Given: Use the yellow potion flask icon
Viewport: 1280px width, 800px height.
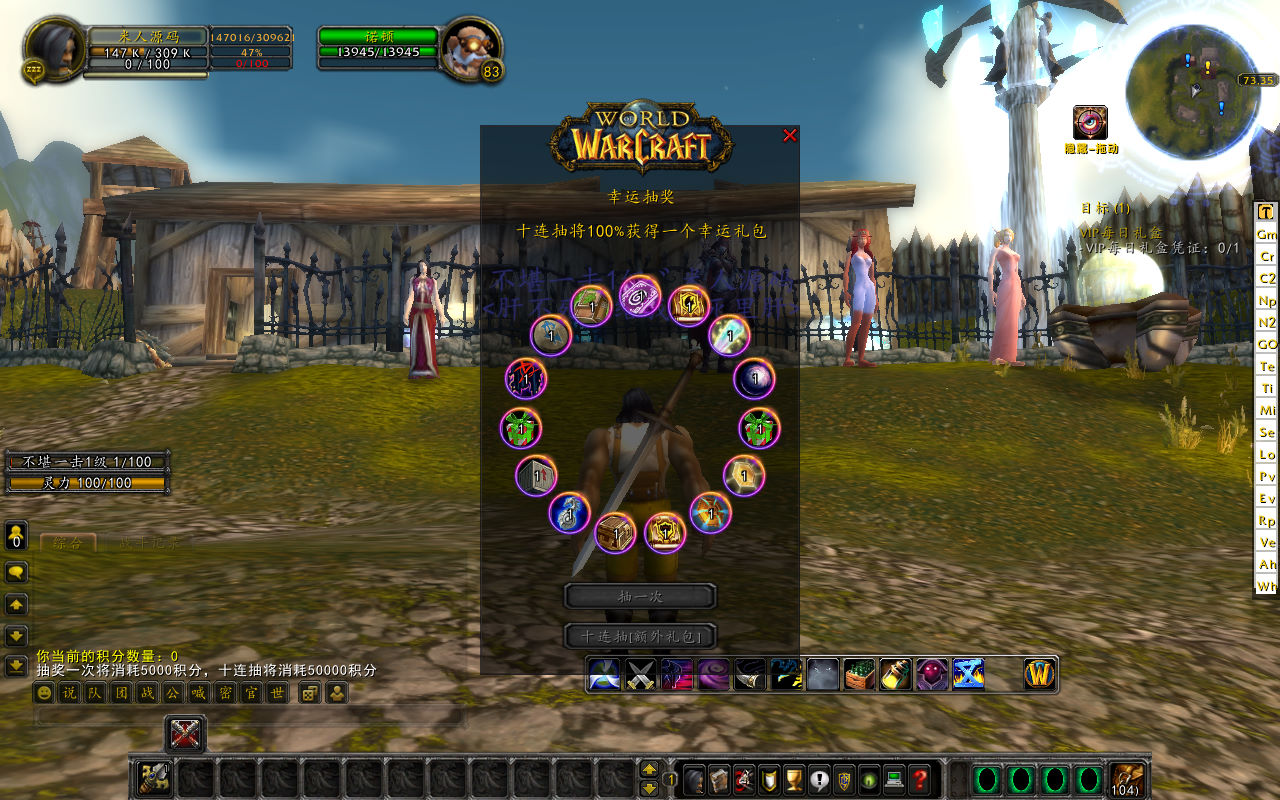Looking at the screenshot, I should coord(896,675).
